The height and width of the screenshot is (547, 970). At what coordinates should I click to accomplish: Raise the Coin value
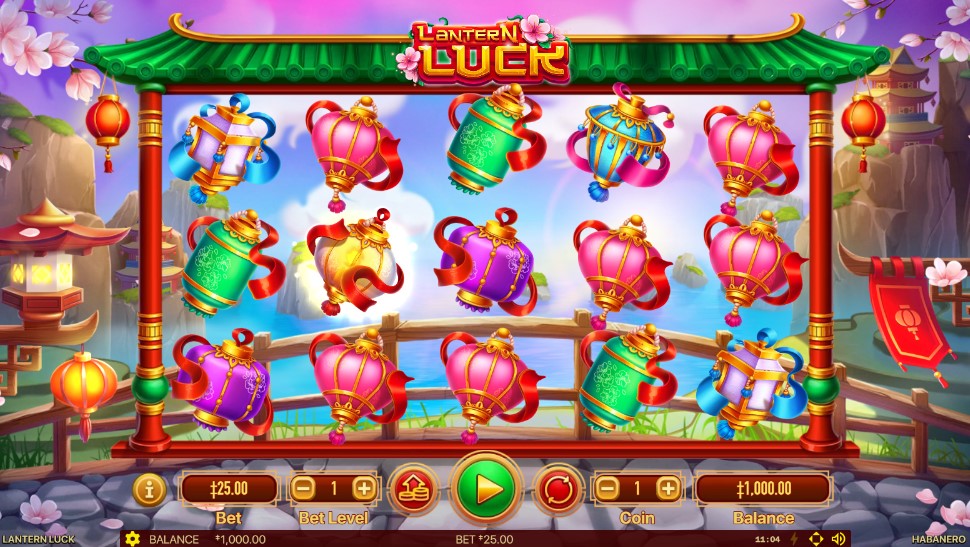668,489
